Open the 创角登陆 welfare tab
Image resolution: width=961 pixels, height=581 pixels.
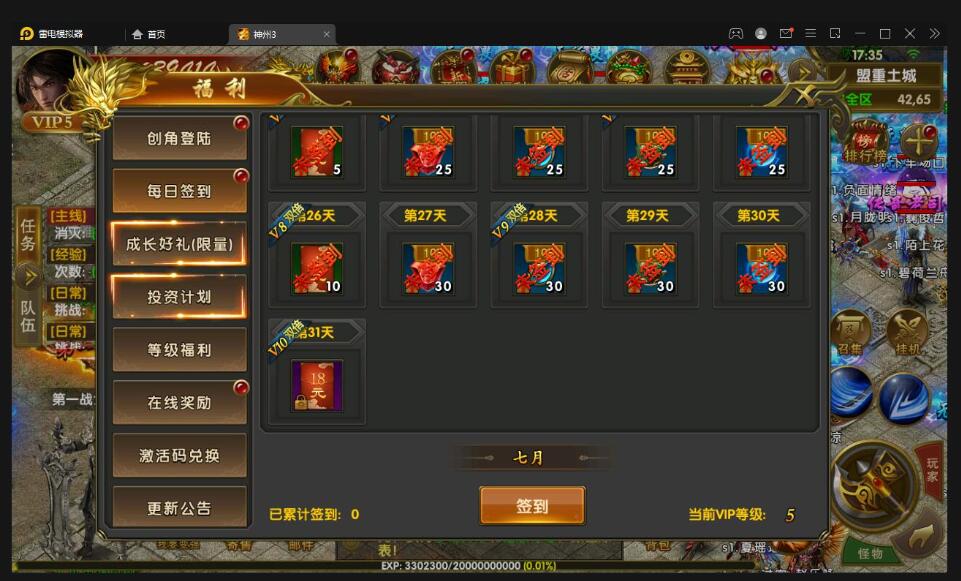tap(179, 139)
